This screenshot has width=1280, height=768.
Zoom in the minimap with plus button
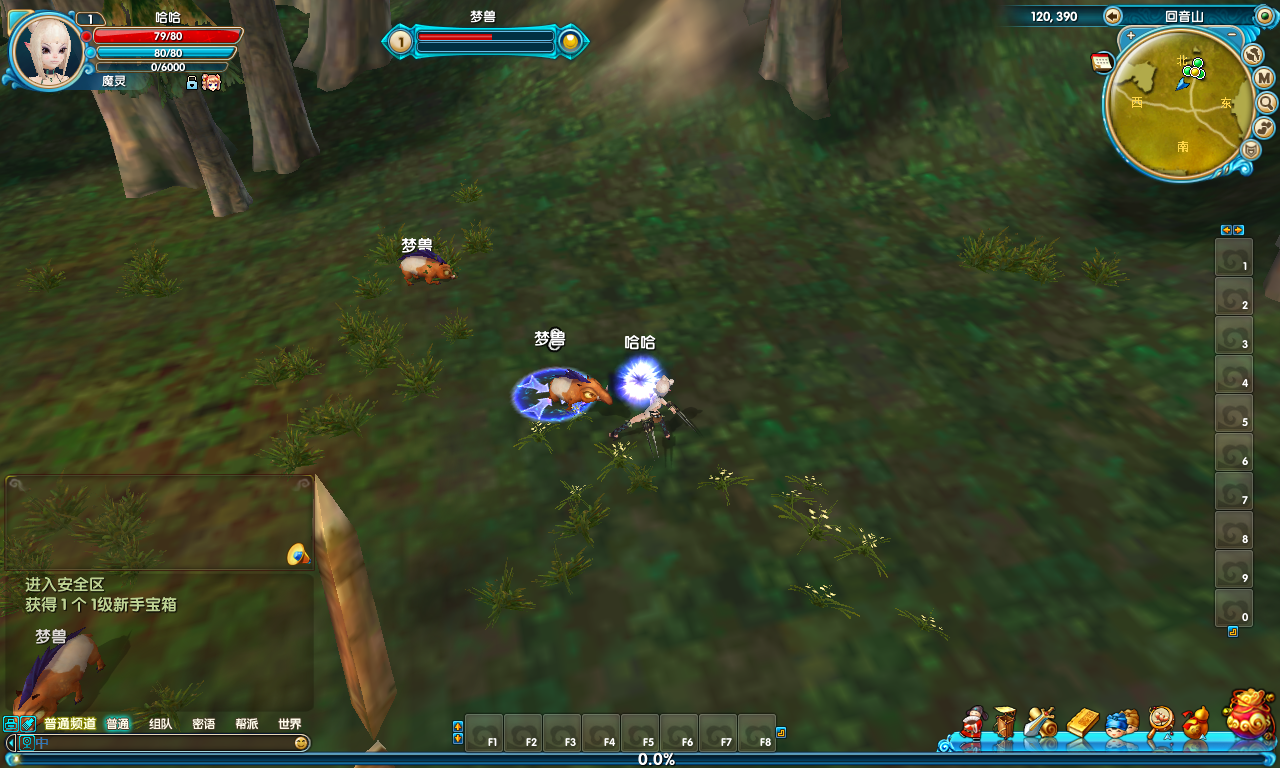click(1131, 36)
